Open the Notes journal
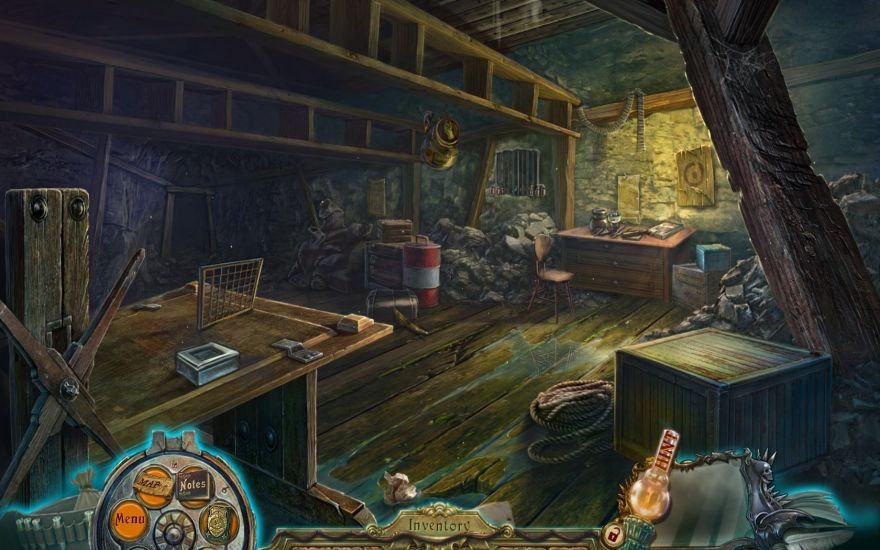This screenshot has width=880, height=550. tap(193, 485)
